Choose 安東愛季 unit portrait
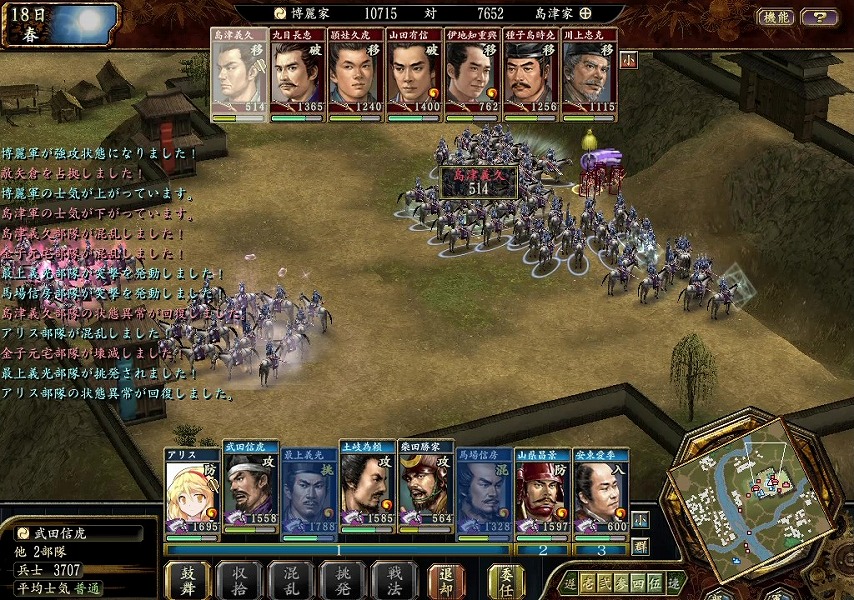The image size is (854, 600). coord(600,491)
